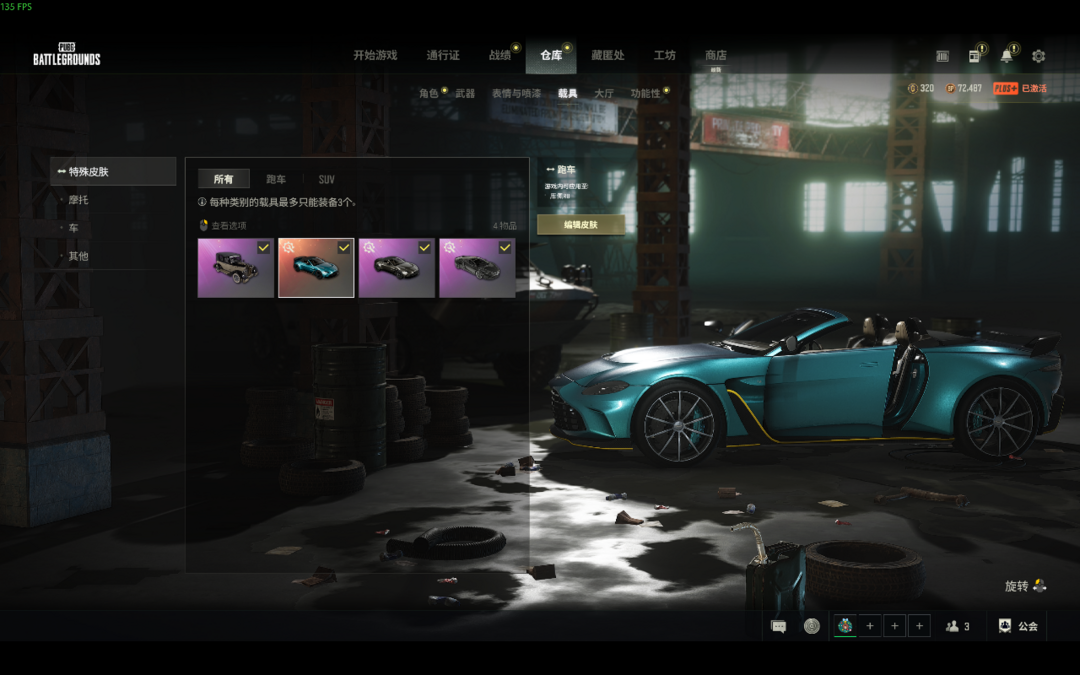Switch to the 藏匿处 menu
This screenshot has height=675, width=1080.
(607, 56)
